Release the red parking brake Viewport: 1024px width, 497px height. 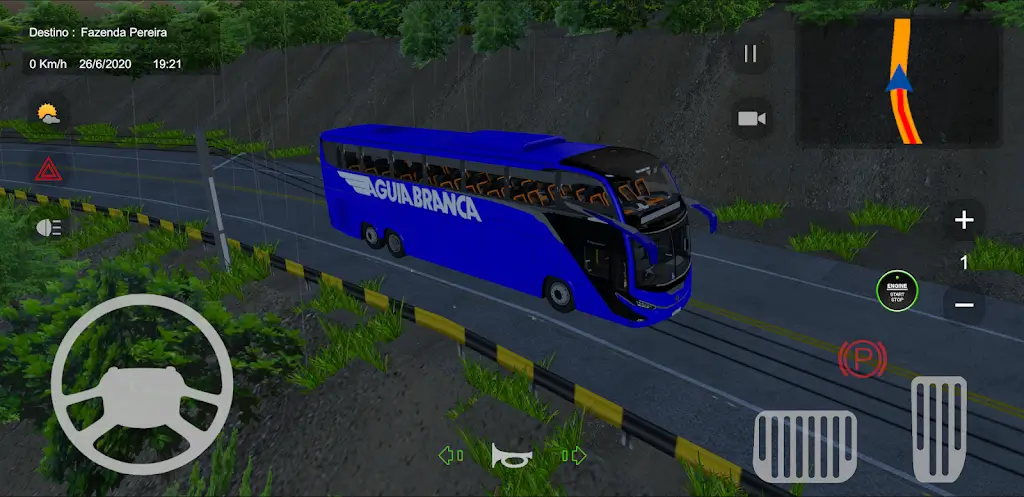pos(861,358)
